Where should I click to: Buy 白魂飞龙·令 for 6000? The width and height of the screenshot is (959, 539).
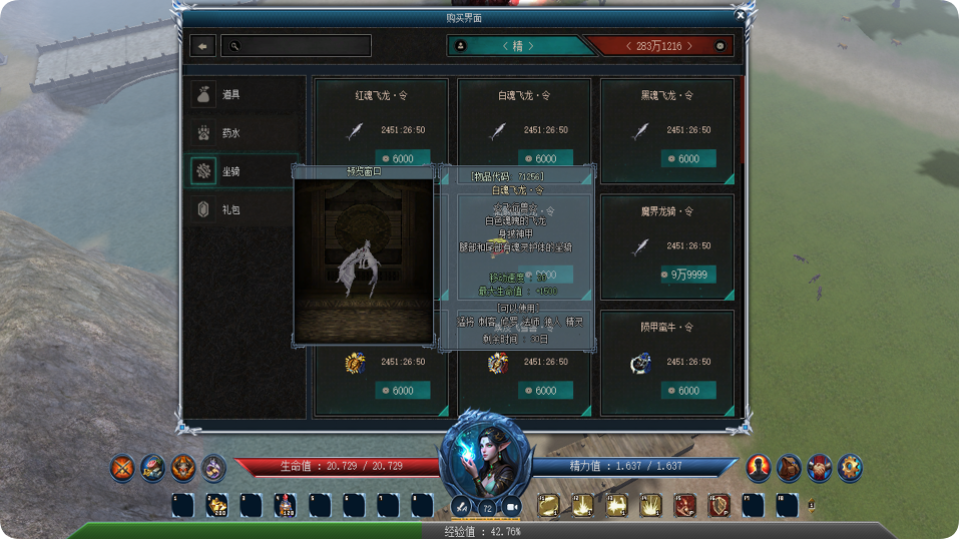(545, 159)
